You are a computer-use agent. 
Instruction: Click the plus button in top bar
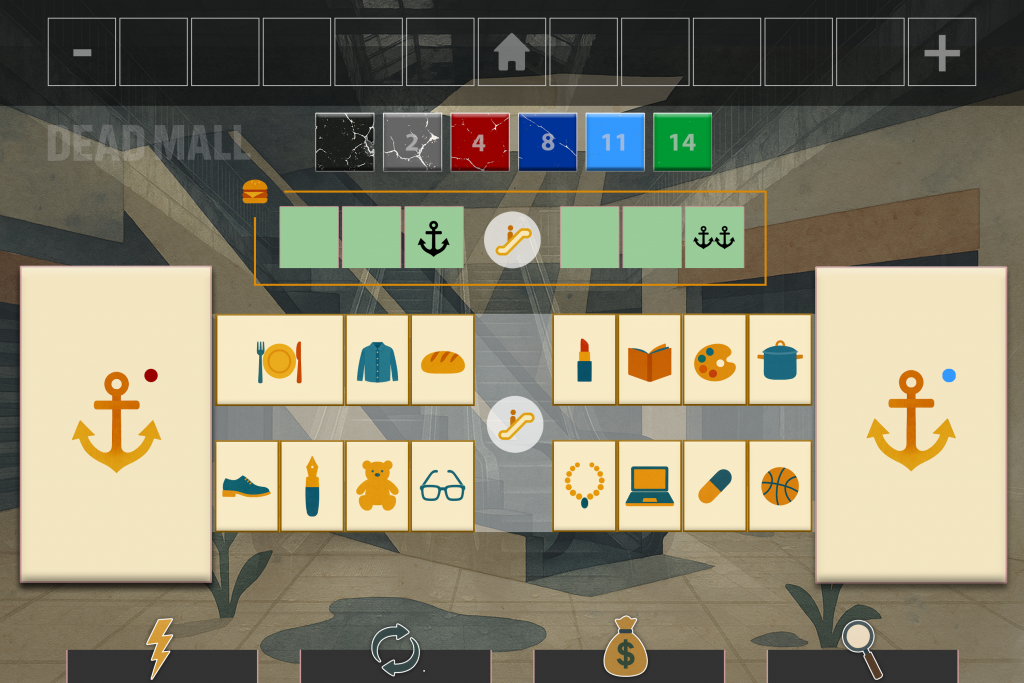[941, 52]
